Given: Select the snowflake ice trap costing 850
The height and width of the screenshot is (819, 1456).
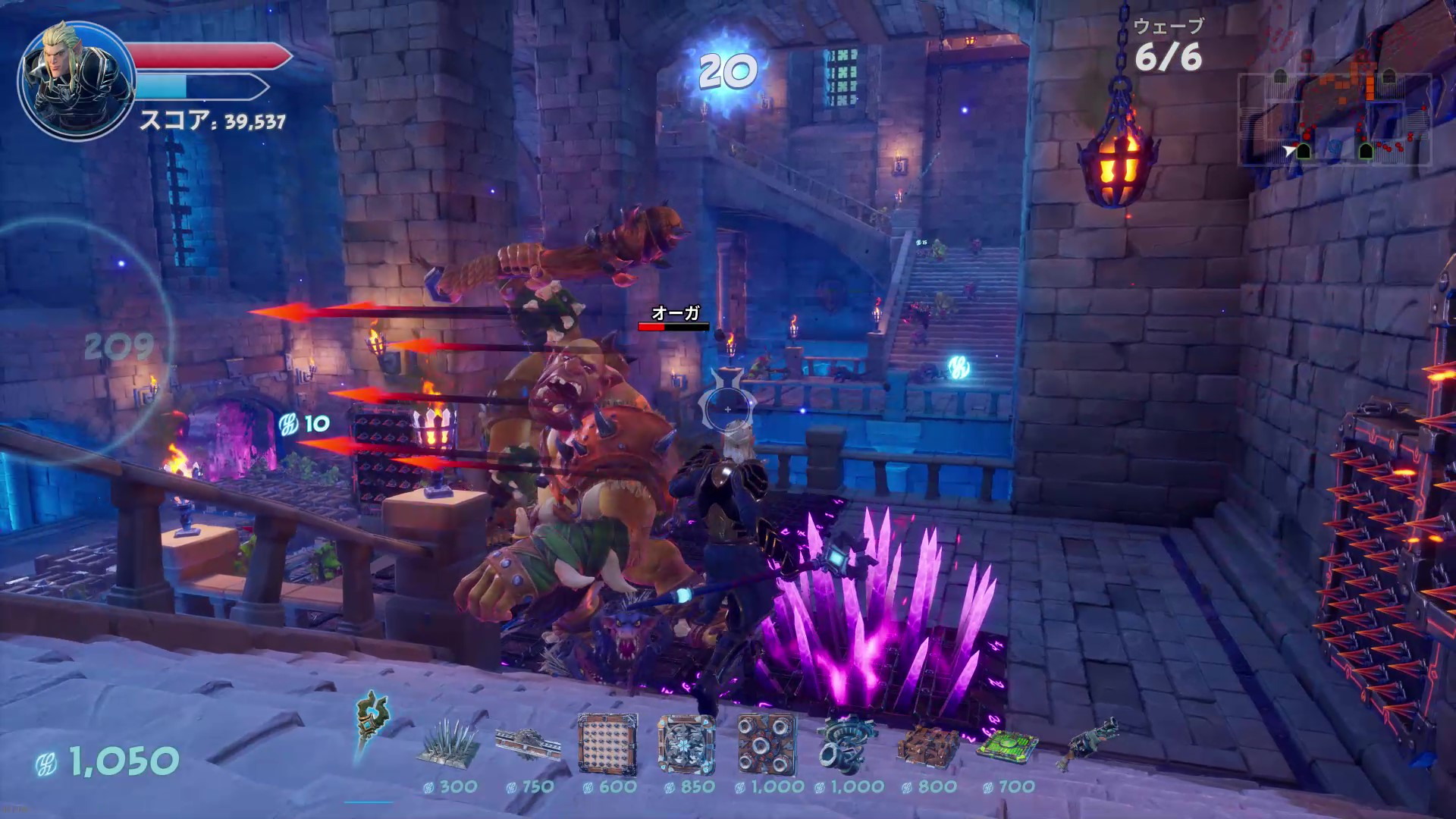Looking at the screenshot, I should point(687,745).
